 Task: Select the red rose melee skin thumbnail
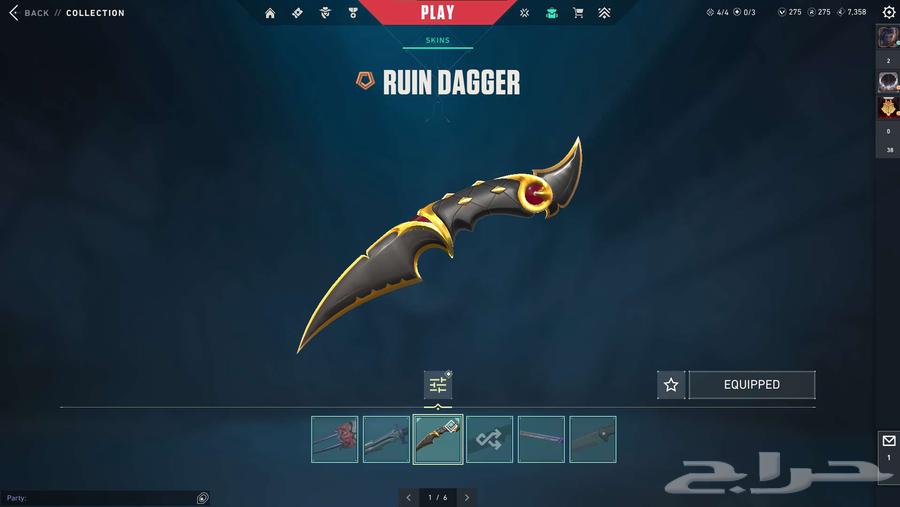pyautogui.click(x=334, y=439)
